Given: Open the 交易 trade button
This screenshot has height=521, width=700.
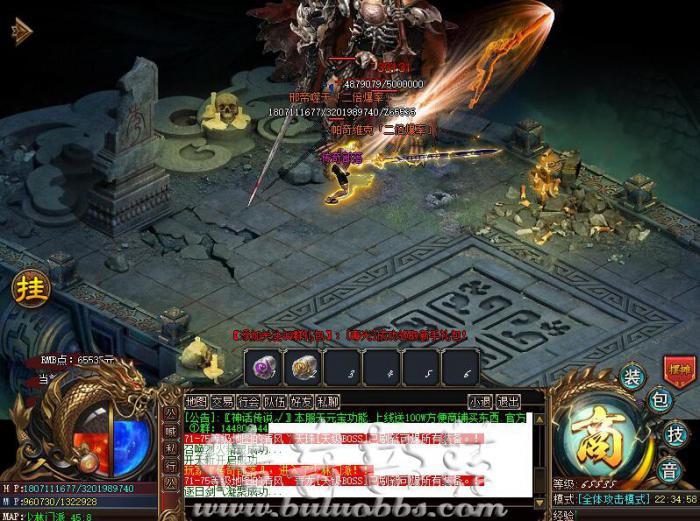Looking at the screenshot, I should 222,402.
